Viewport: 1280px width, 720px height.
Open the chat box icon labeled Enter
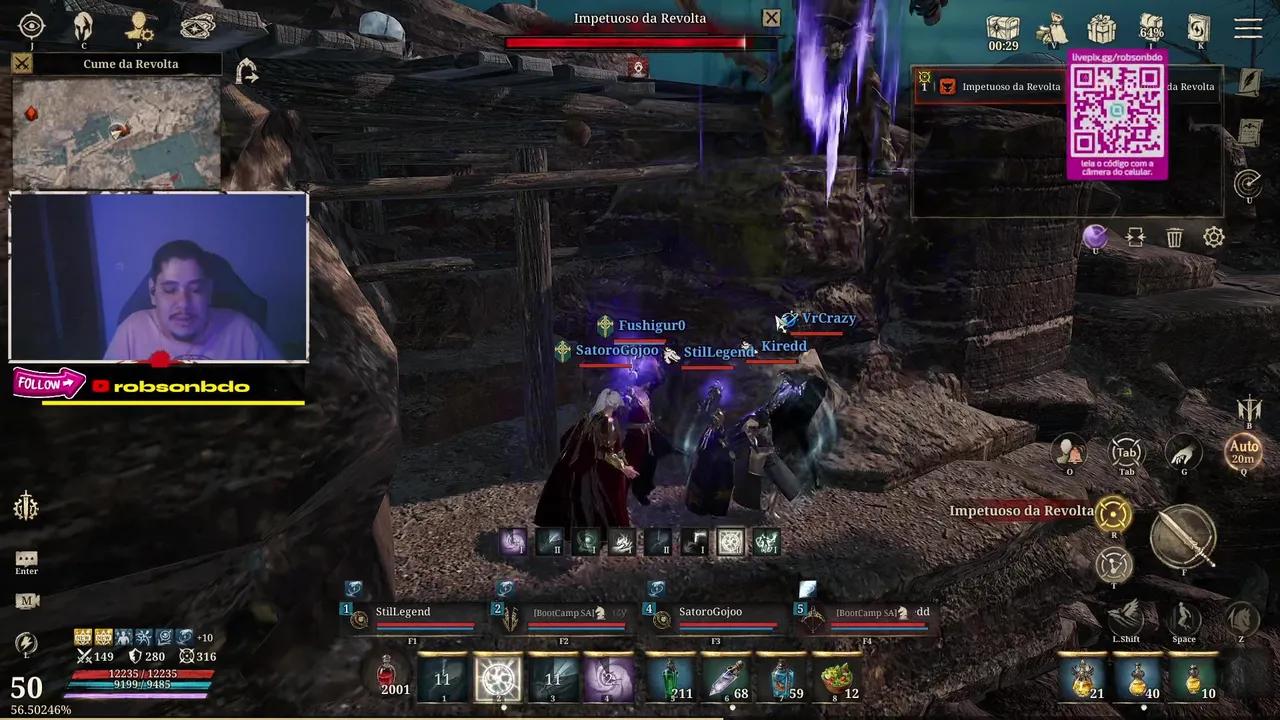pyautogui.click(x=27, y=560)
